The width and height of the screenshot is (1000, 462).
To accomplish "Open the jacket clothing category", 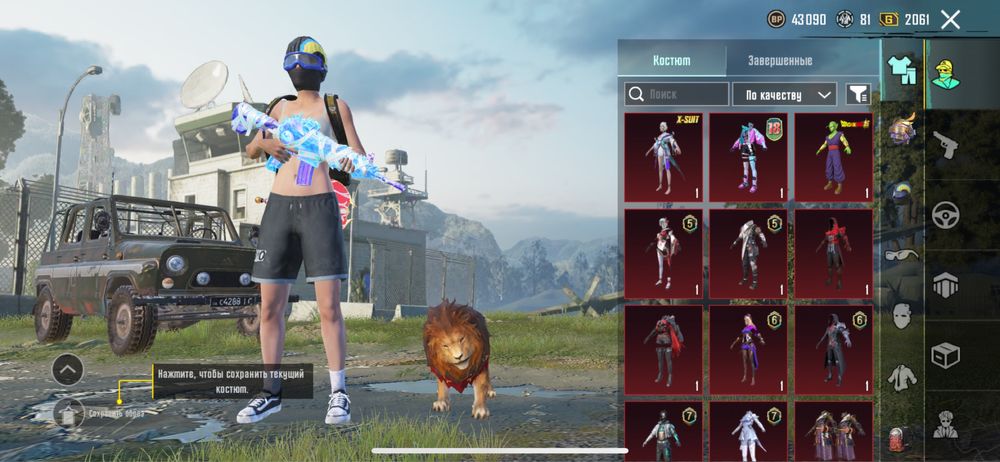I will 903,377.
